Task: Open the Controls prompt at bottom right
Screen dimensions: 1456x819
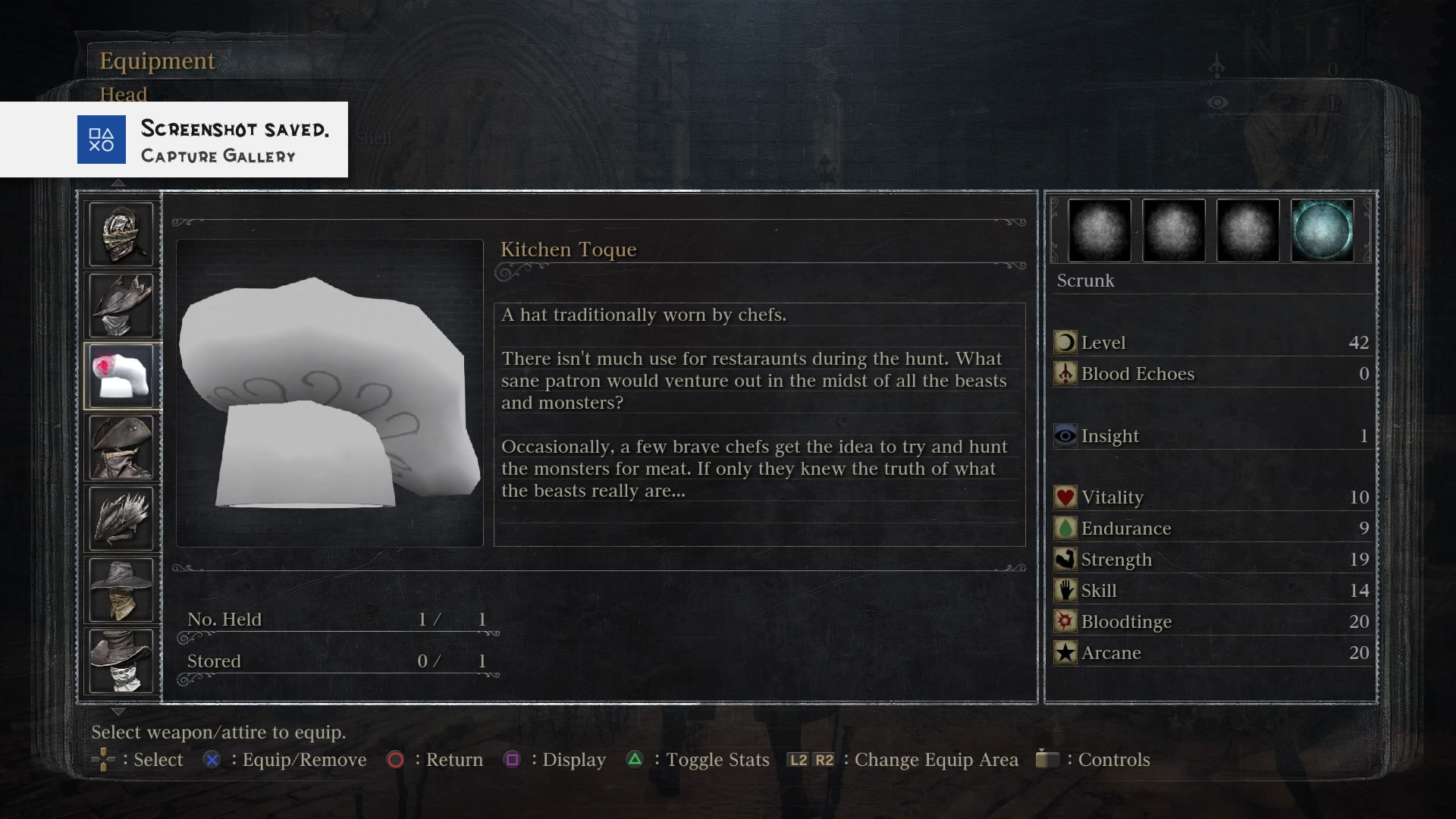Action: tap(1047, 760)
